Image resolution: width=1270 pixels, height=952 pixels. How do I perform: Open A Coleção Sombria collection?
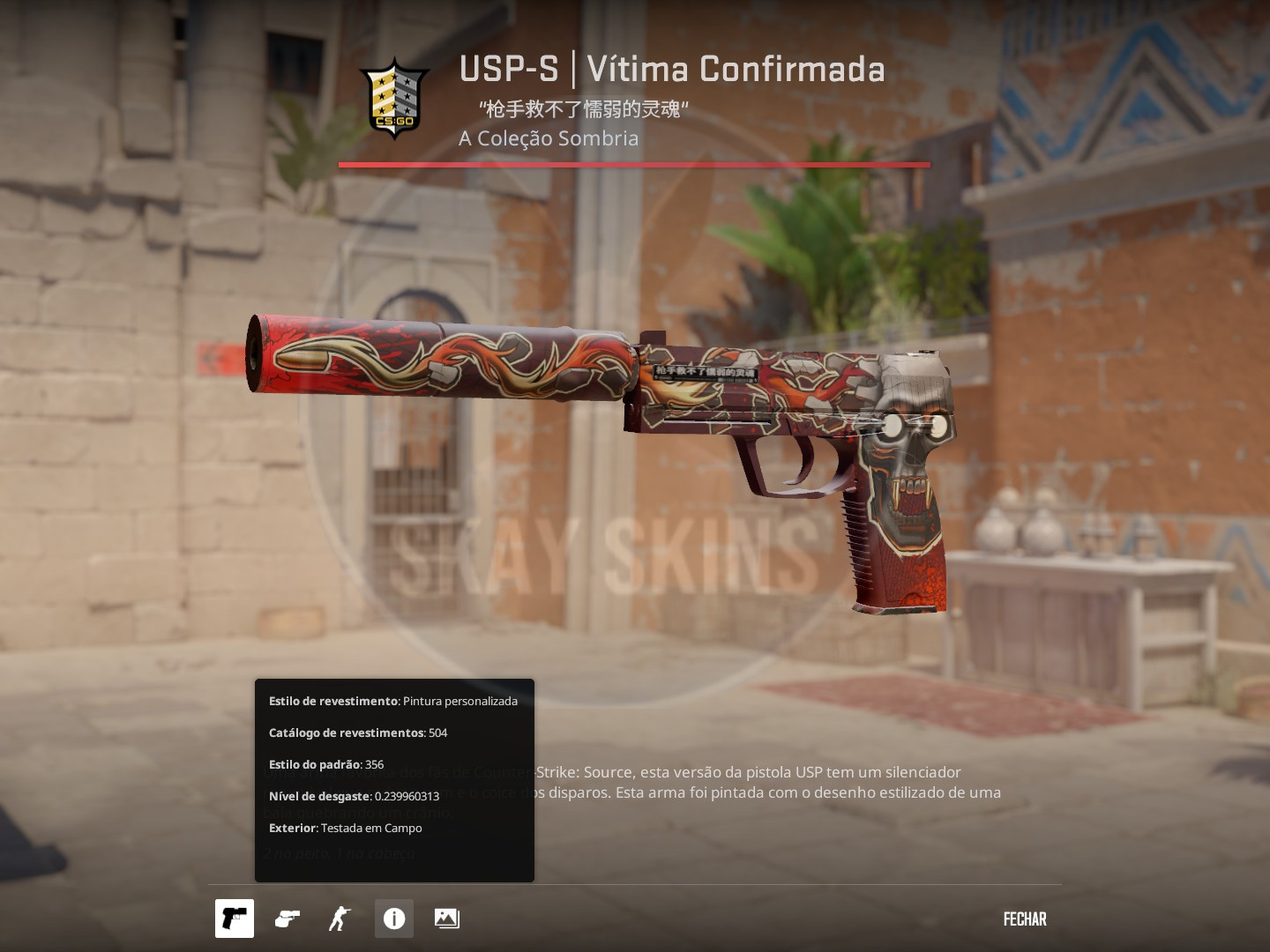coord(548,138)
